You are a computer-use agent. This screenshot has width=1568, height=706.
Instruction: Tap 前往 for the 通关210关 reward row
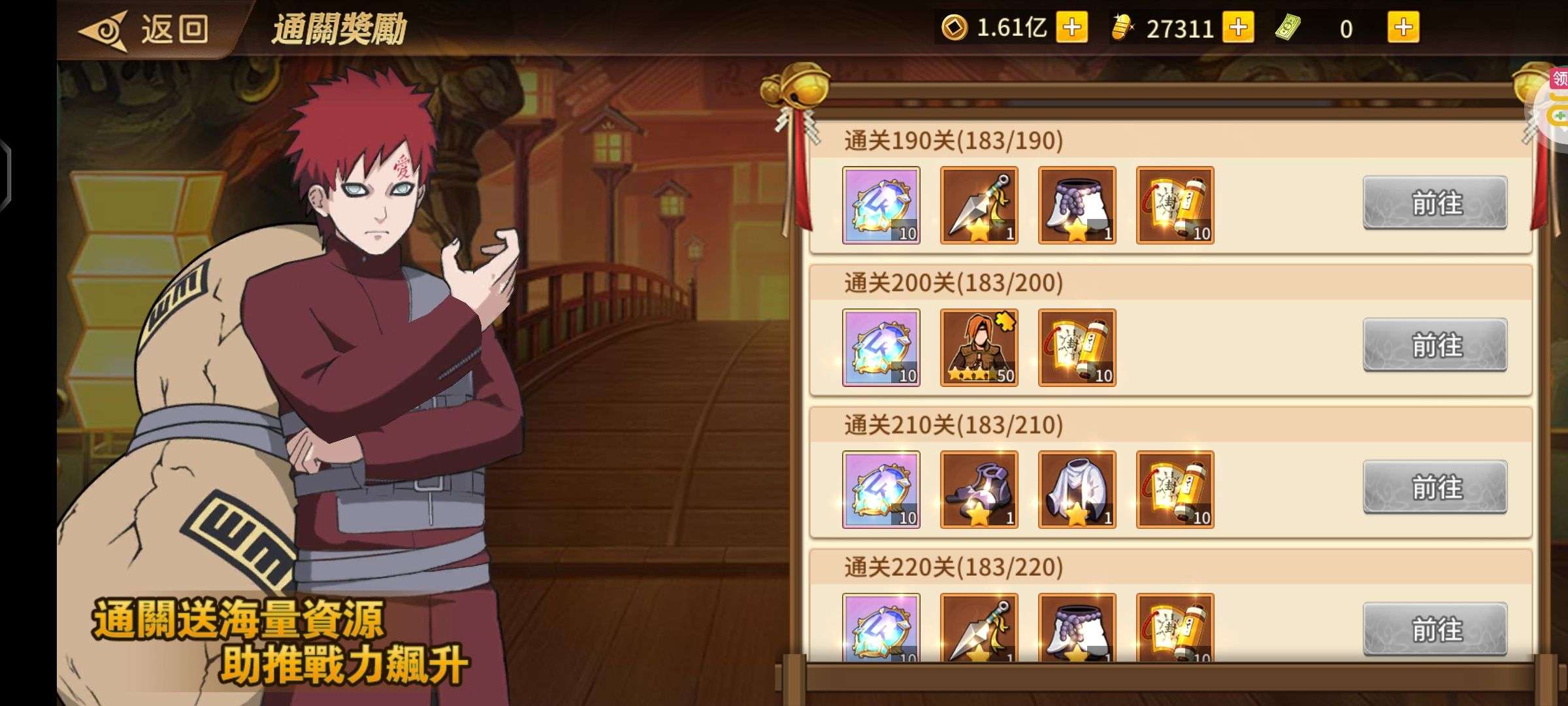(1435, 487)
